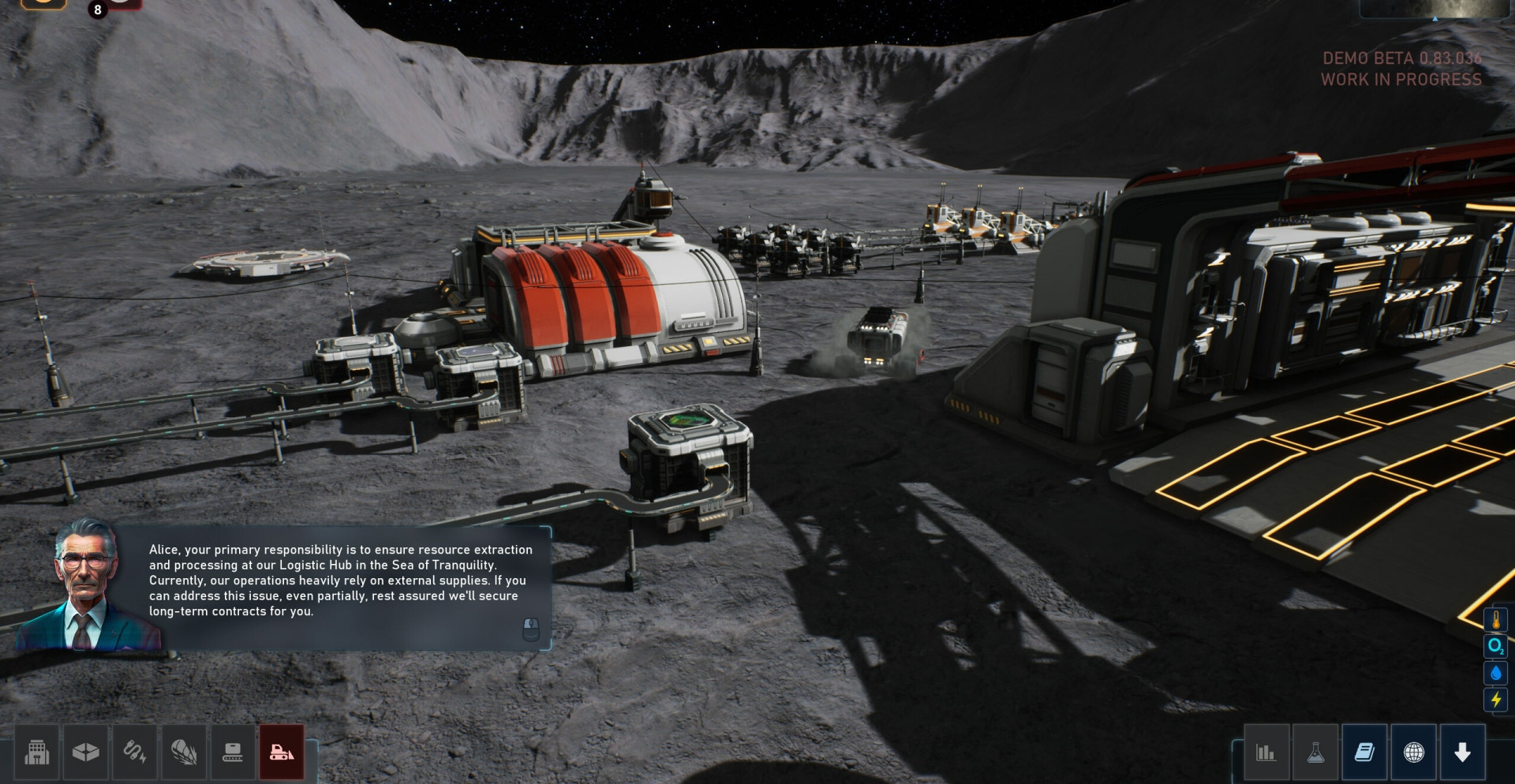Continue the advisor dialogue via mouse icon

point(531,629)
